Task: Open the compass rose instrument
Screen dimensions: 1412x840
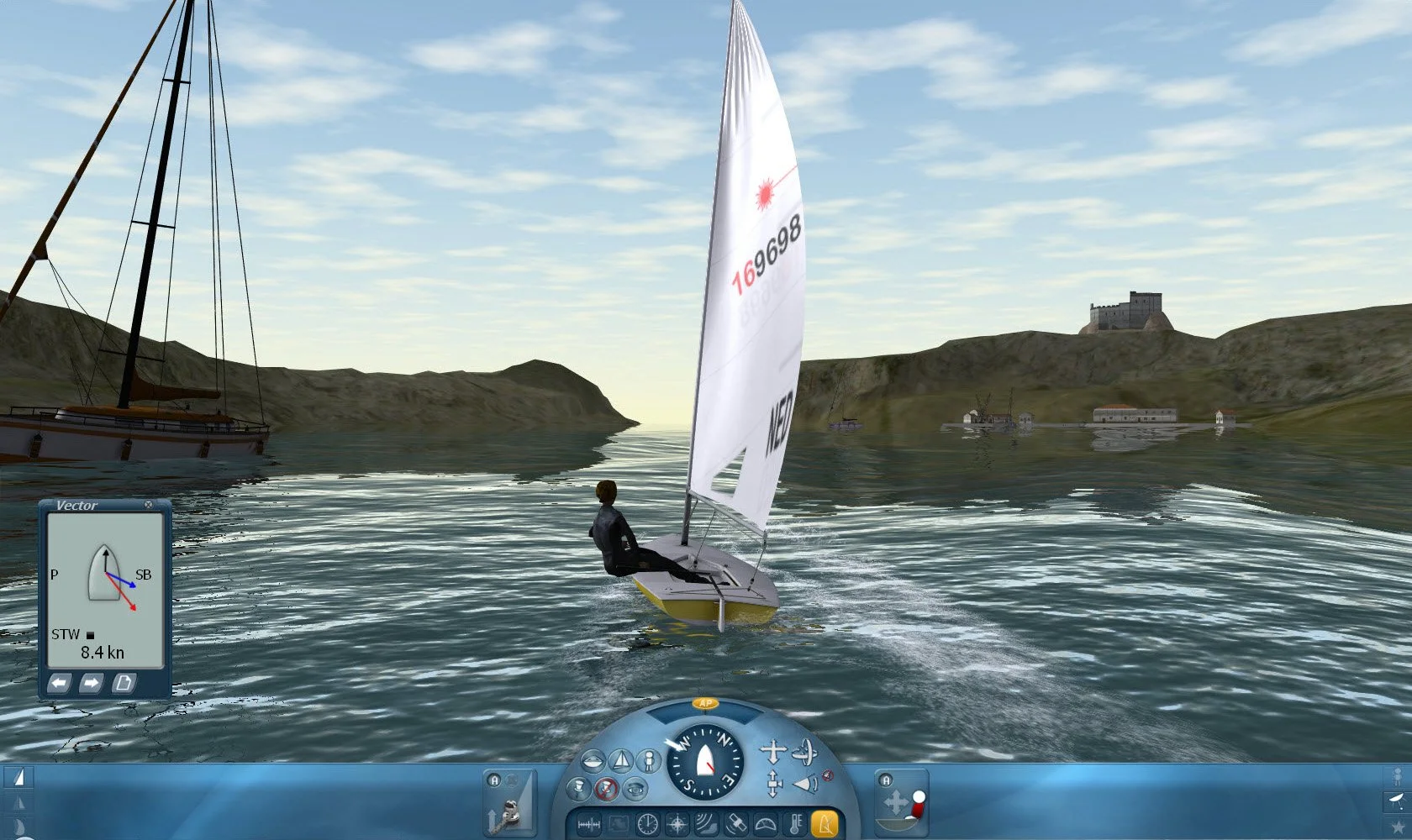Action: 677,823
